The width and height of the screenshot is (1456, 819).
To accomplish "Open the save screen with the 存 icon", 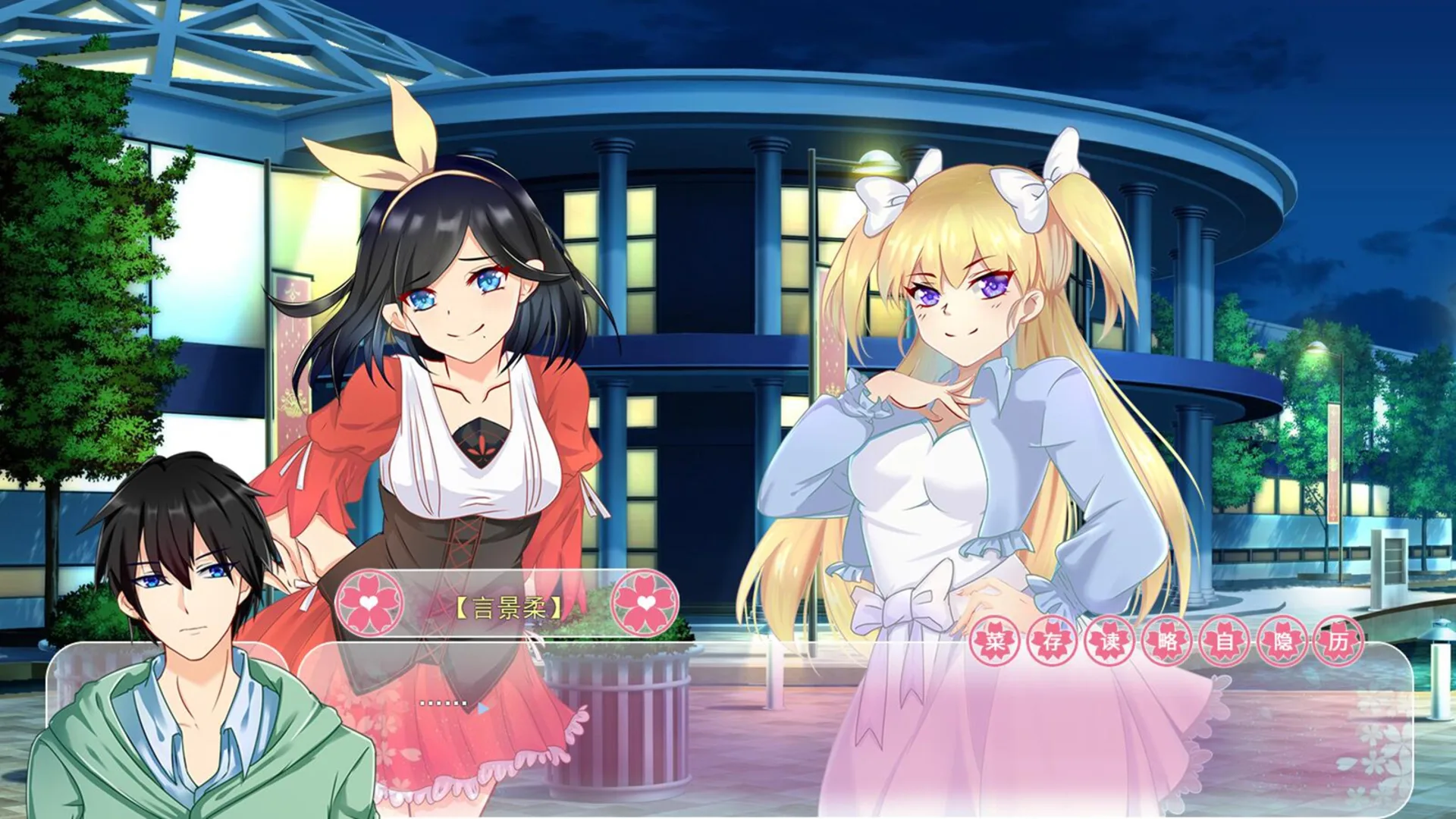I will click(x=1052, y=641).
